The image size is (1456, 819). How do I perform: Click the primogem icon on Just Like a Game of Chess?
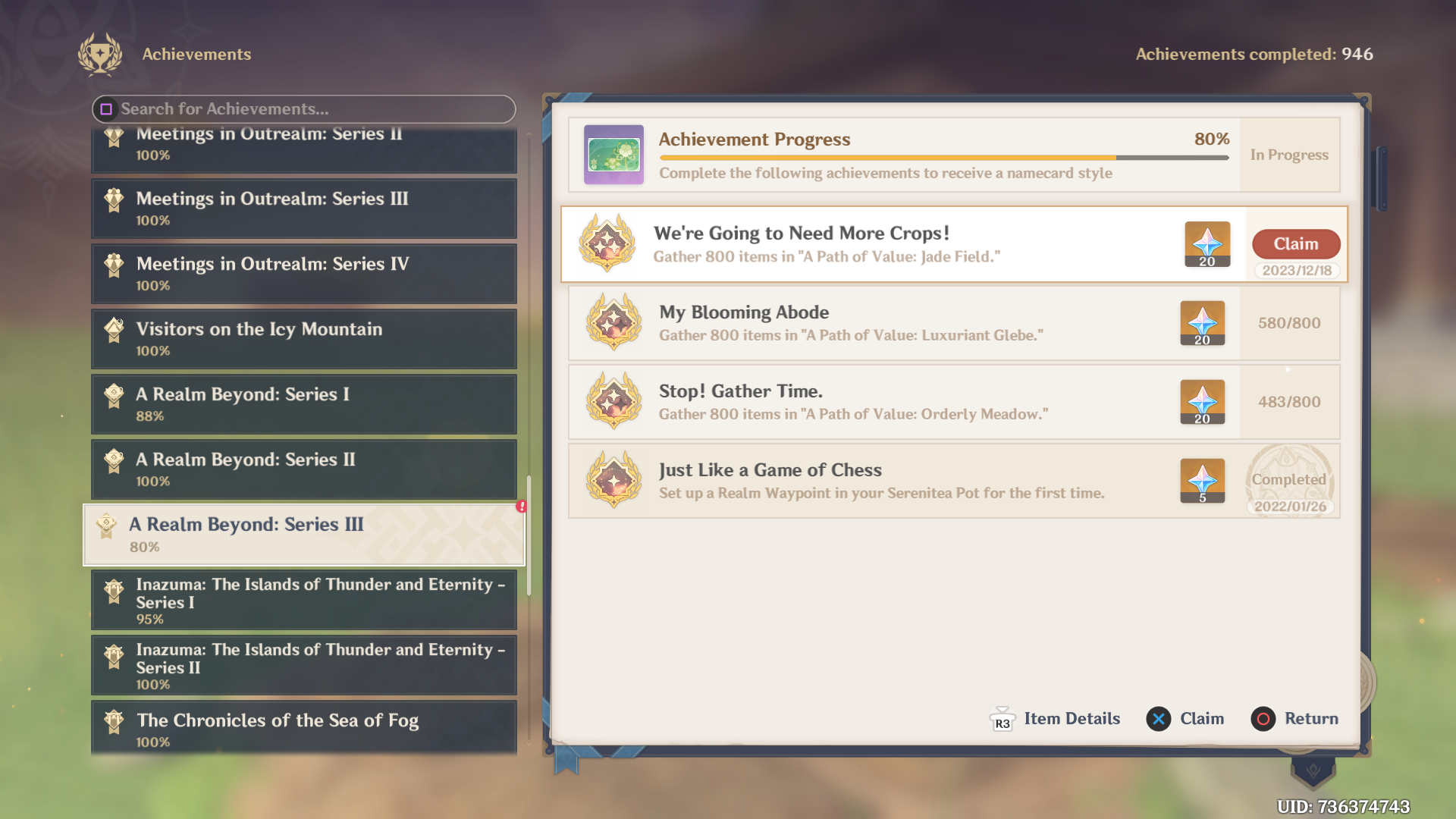[1203, 481]
